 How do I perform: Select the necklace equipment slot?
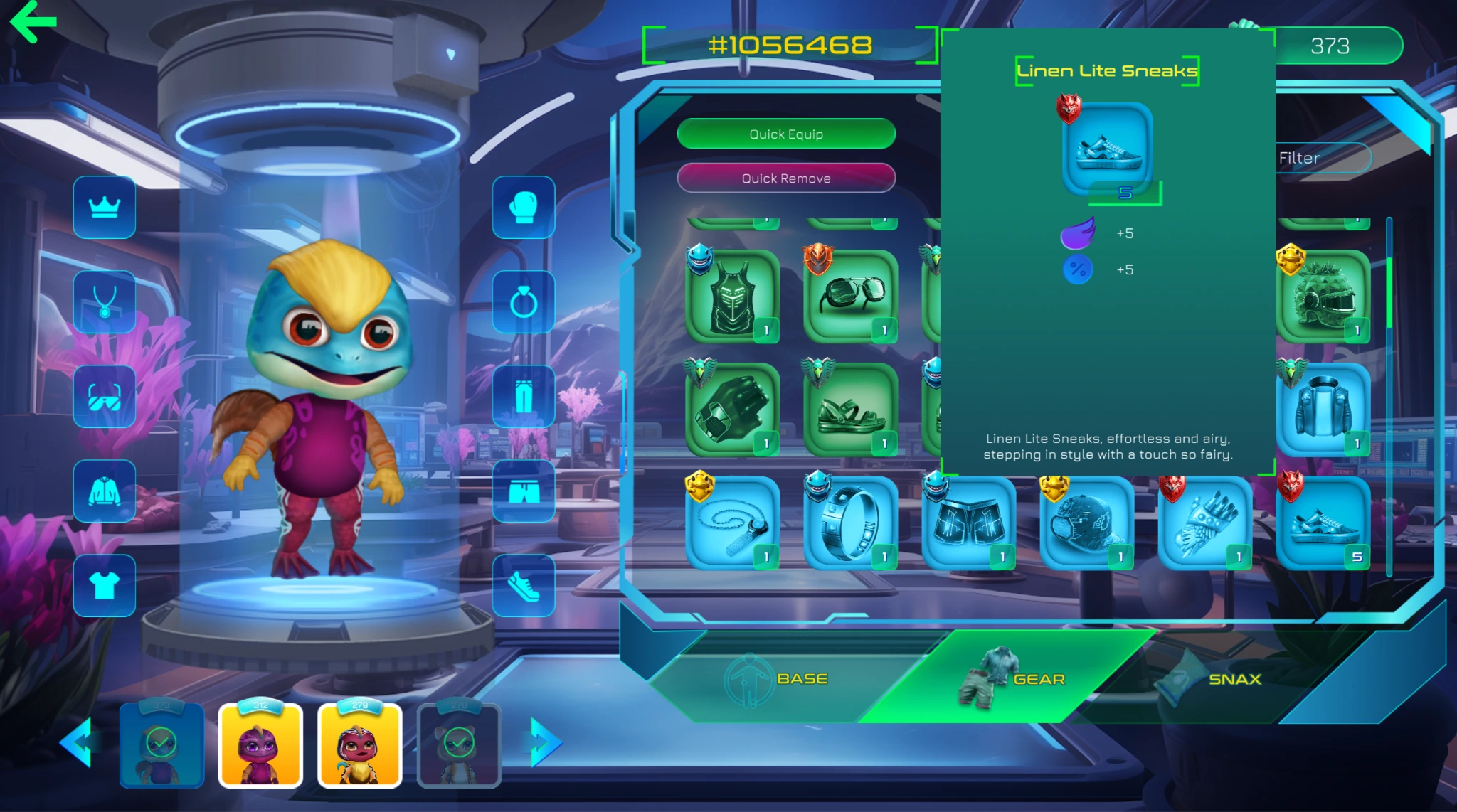(105, 301)
